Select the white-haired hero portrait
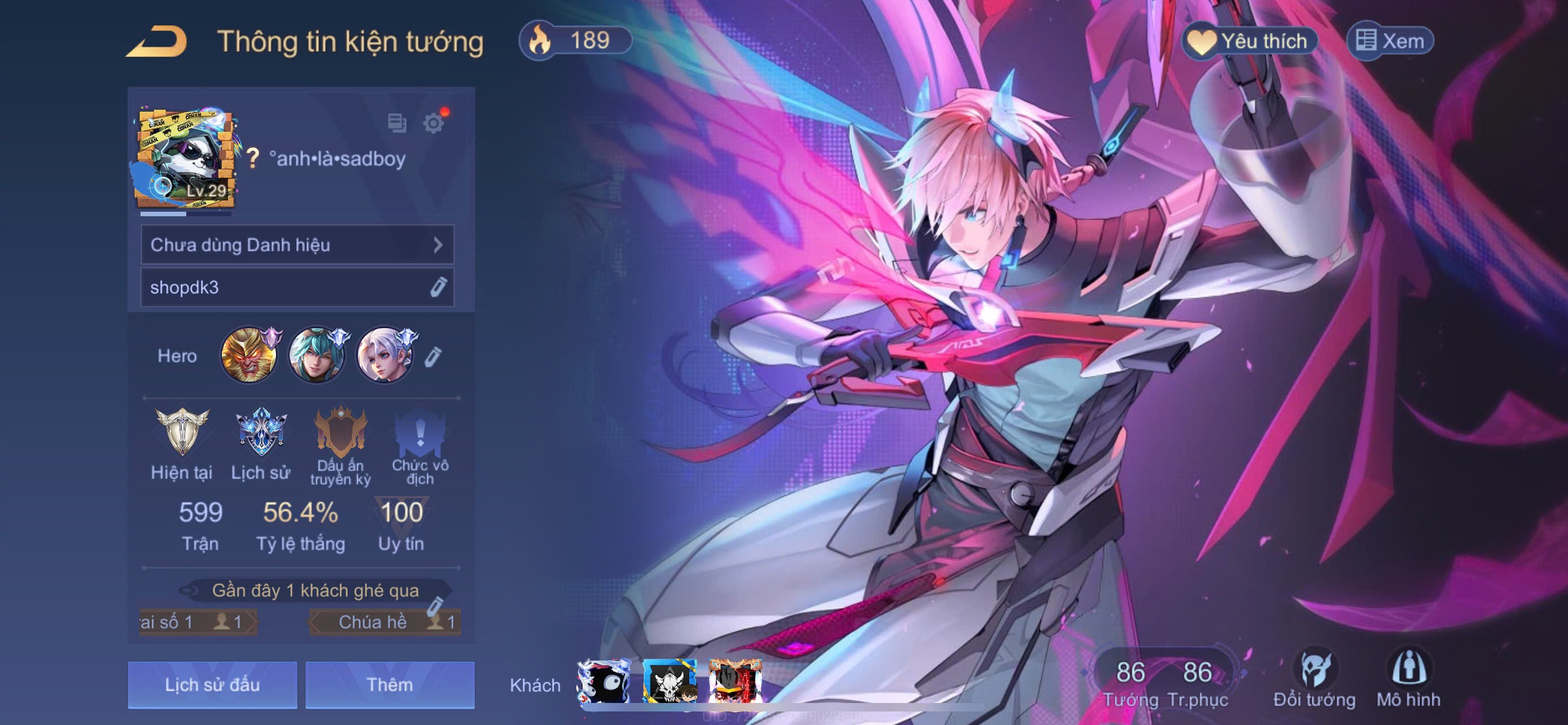Viewport: 1568px width, 725px height. click(383, 356)
